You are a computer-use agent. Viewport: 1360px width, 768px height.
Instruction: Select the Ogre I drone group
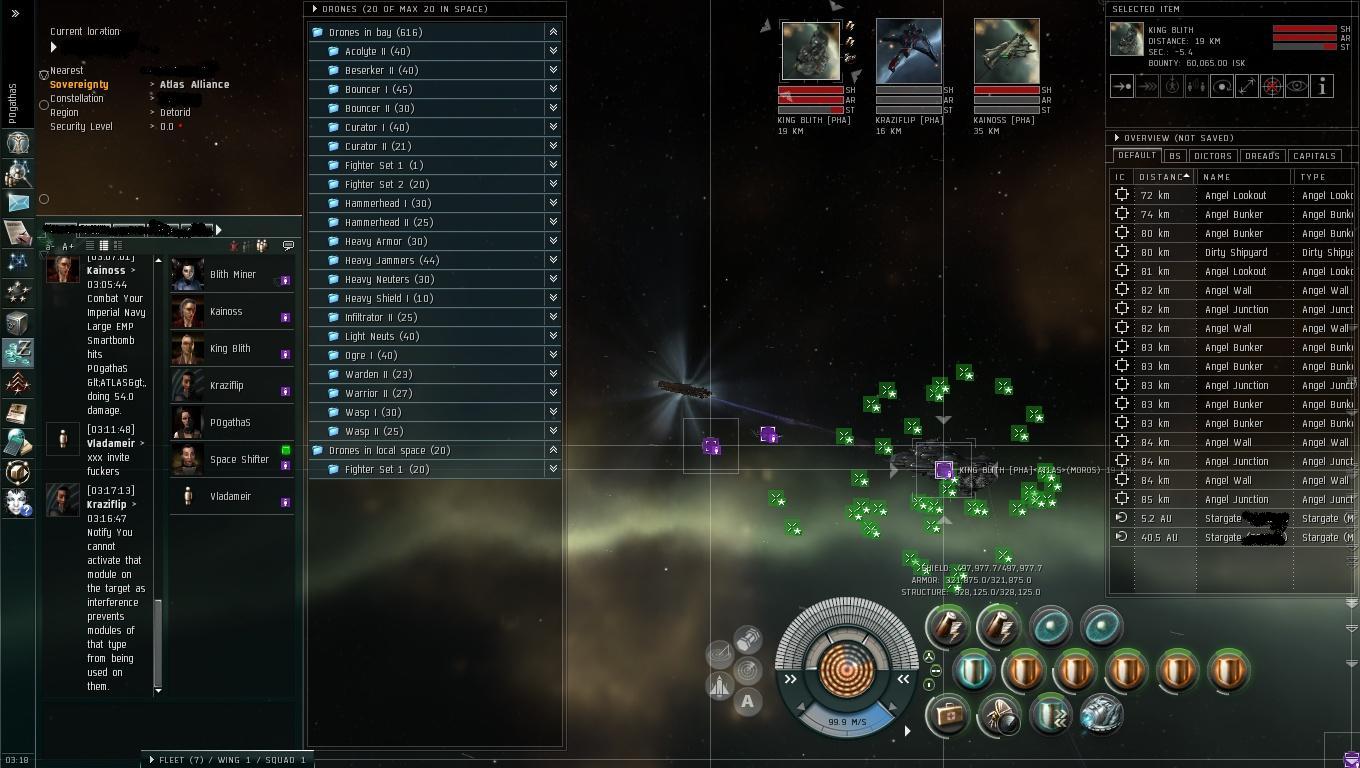pos(370,355)
